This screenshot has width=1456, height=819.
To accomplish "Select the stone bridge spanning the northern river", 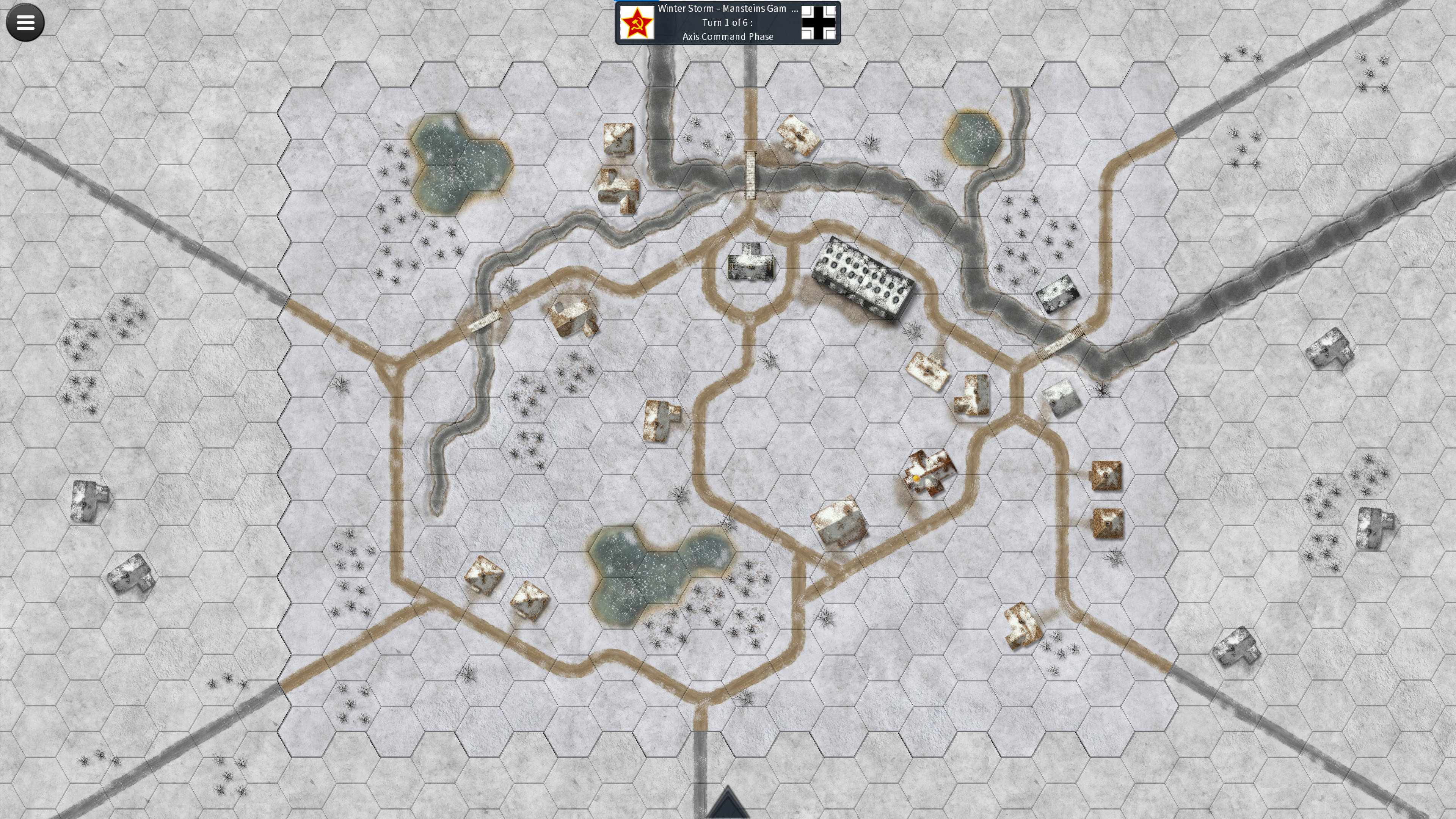I will click(x=750, y=175).
